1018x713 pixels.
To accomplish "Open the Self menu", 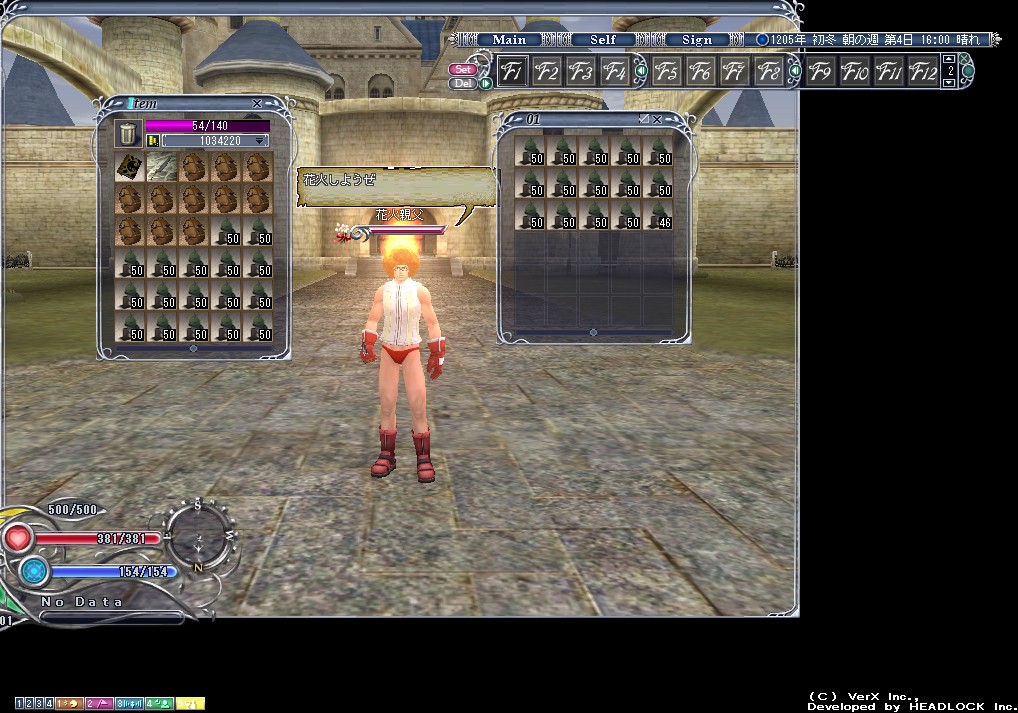I will click(603, 40).
